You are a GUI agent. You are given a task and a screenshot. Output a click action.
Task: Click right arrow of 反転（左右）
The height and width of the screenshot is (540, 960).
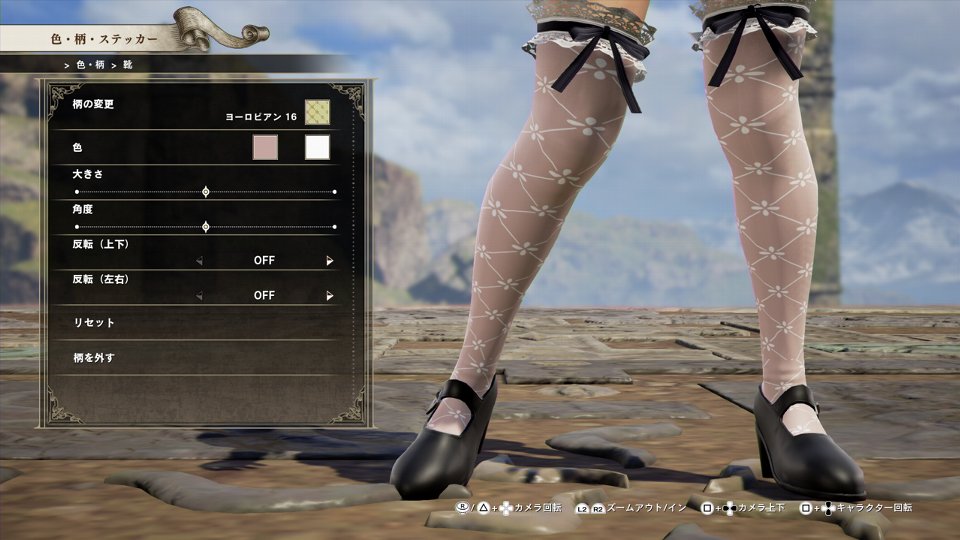329,296
